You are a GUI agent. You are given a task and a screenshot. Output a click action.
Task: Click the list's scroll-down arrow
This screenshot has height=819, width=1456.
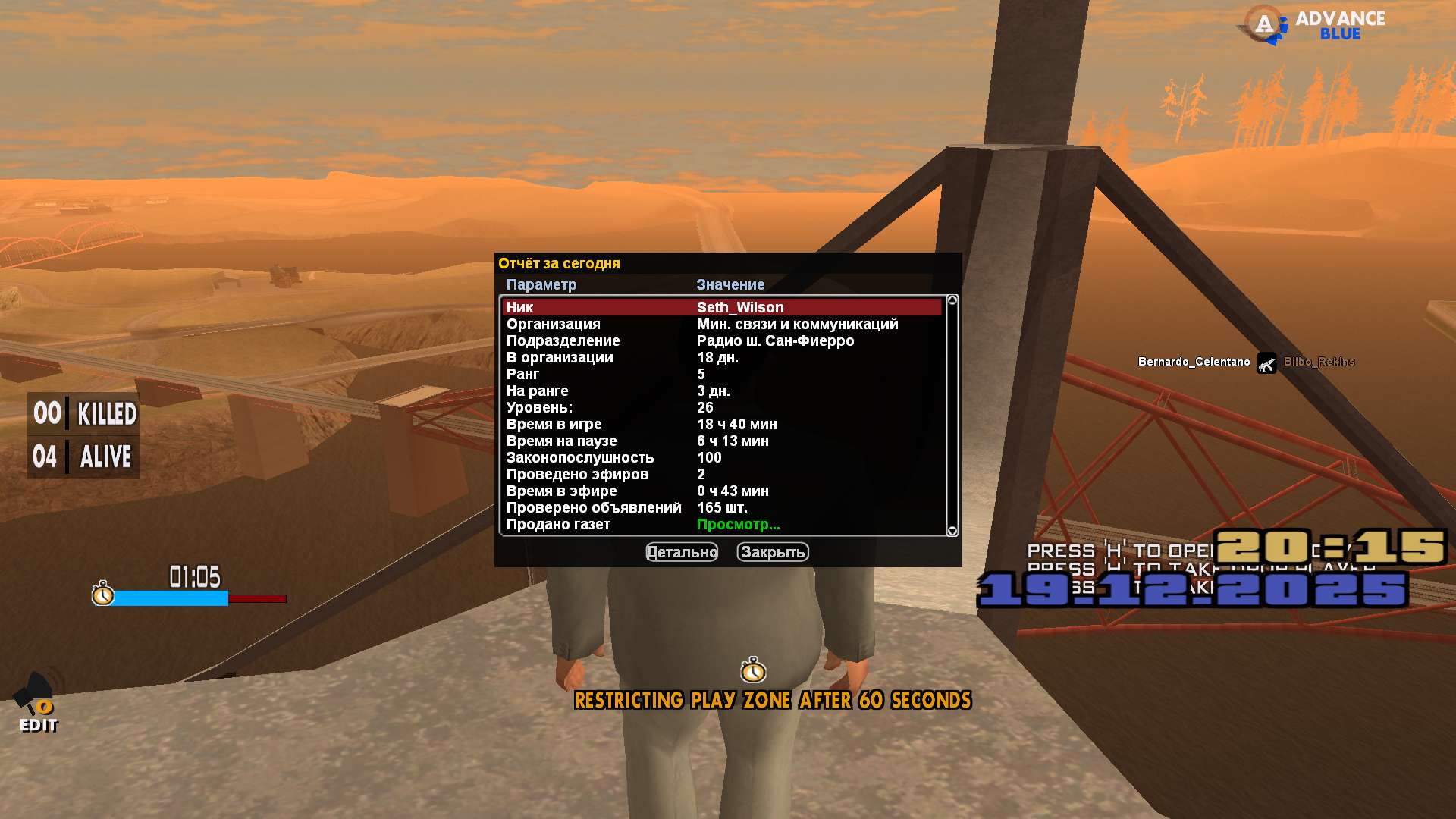952,531
